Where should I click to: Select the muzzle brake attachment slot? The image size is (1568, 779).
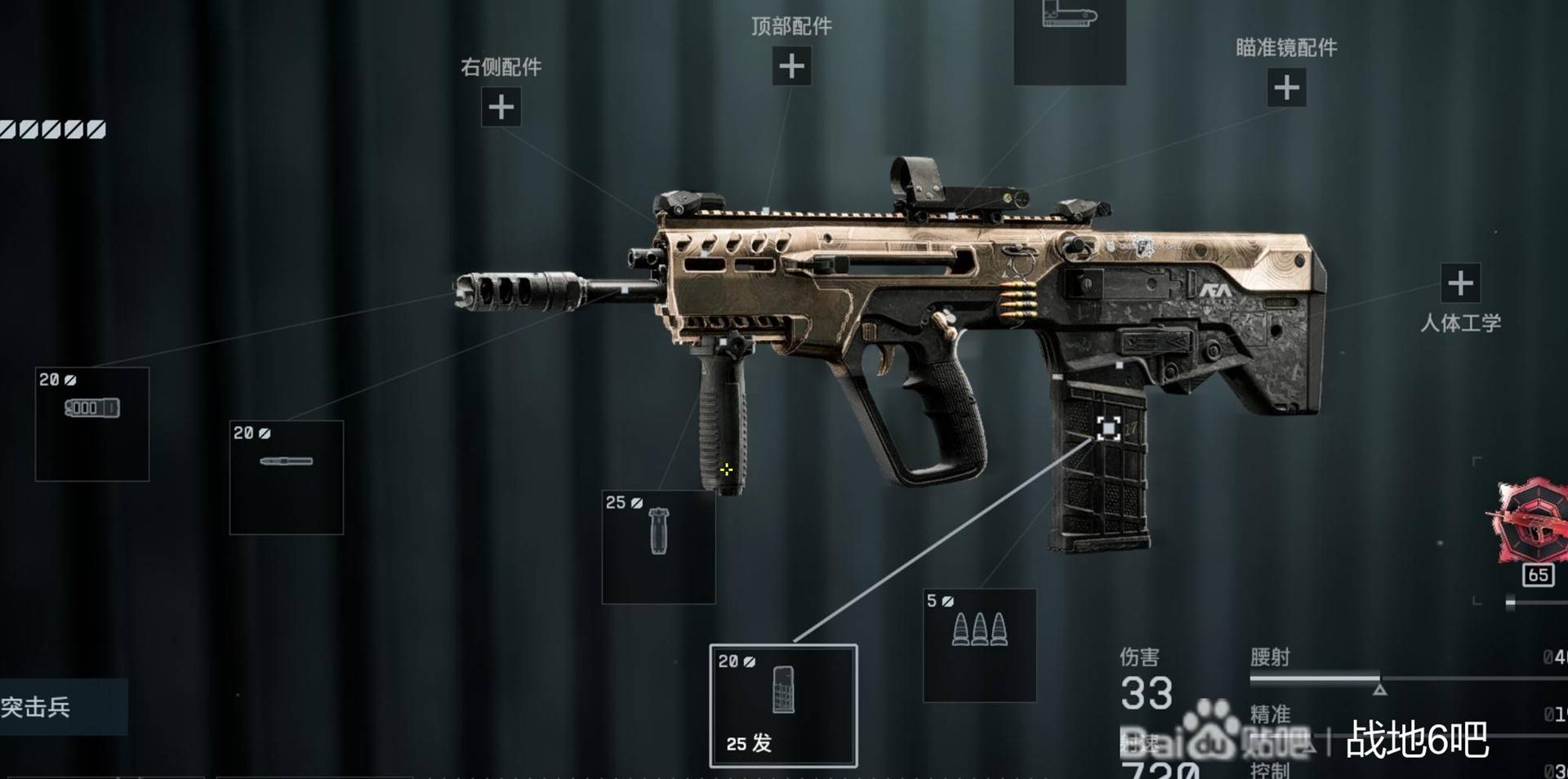[x=92, y=424]
